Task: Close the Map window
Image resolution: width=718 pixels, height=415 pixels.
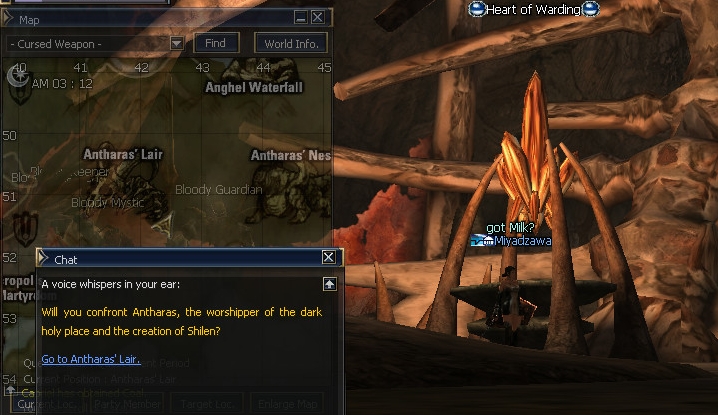Action: [317, 18]
